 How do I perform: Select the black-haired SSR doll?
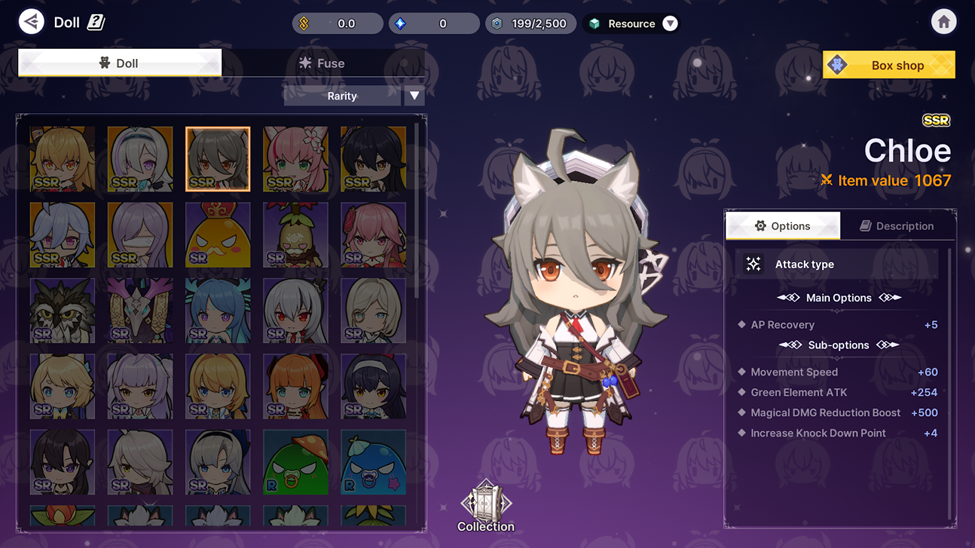[x=373, y=158]
